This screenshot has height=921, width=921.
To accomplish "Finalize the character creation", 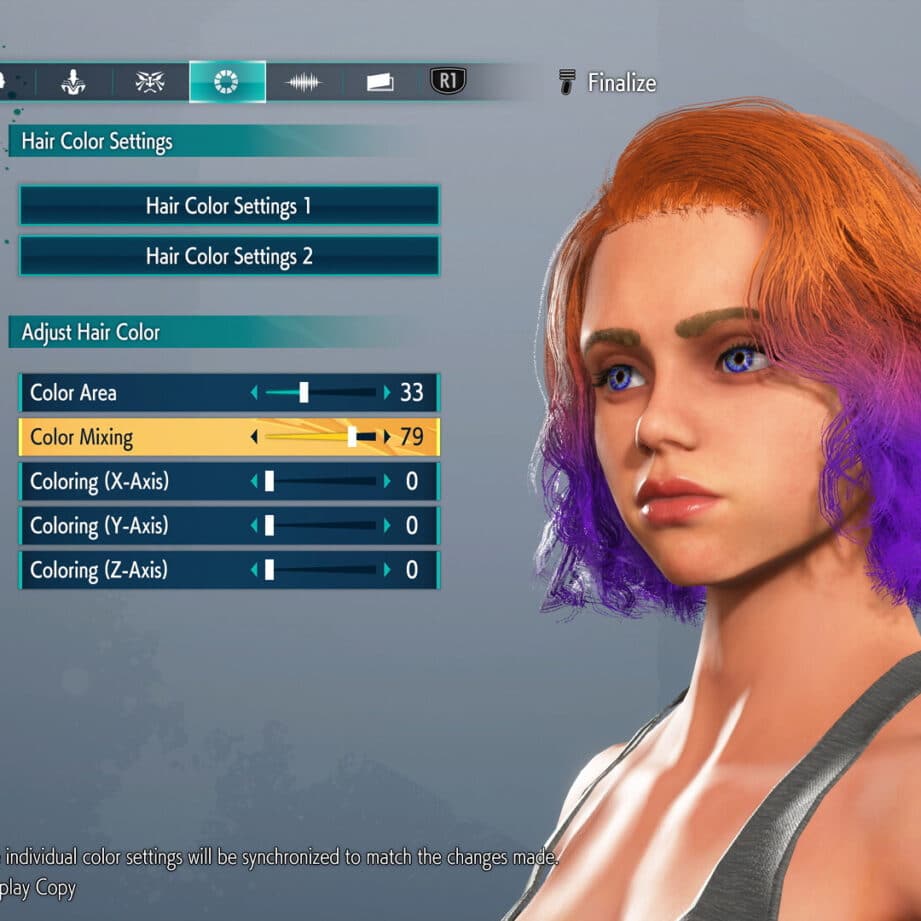I will (608, 83).
